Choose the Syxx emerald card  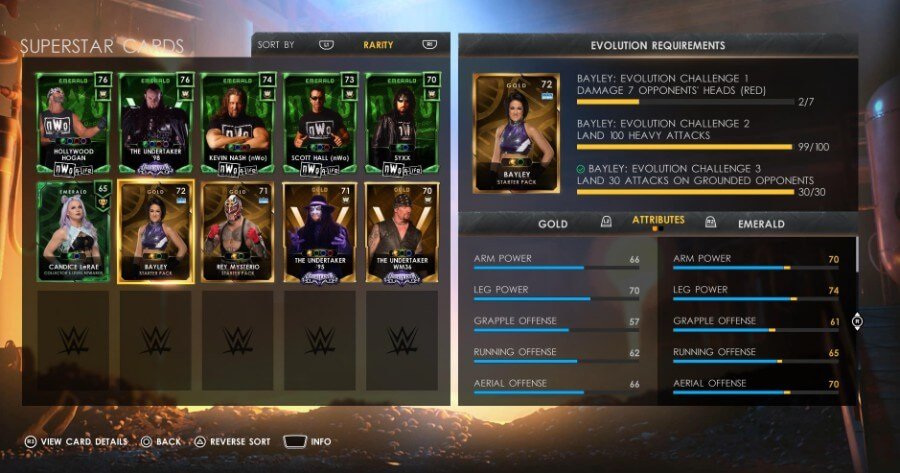[x=401, y=124]
